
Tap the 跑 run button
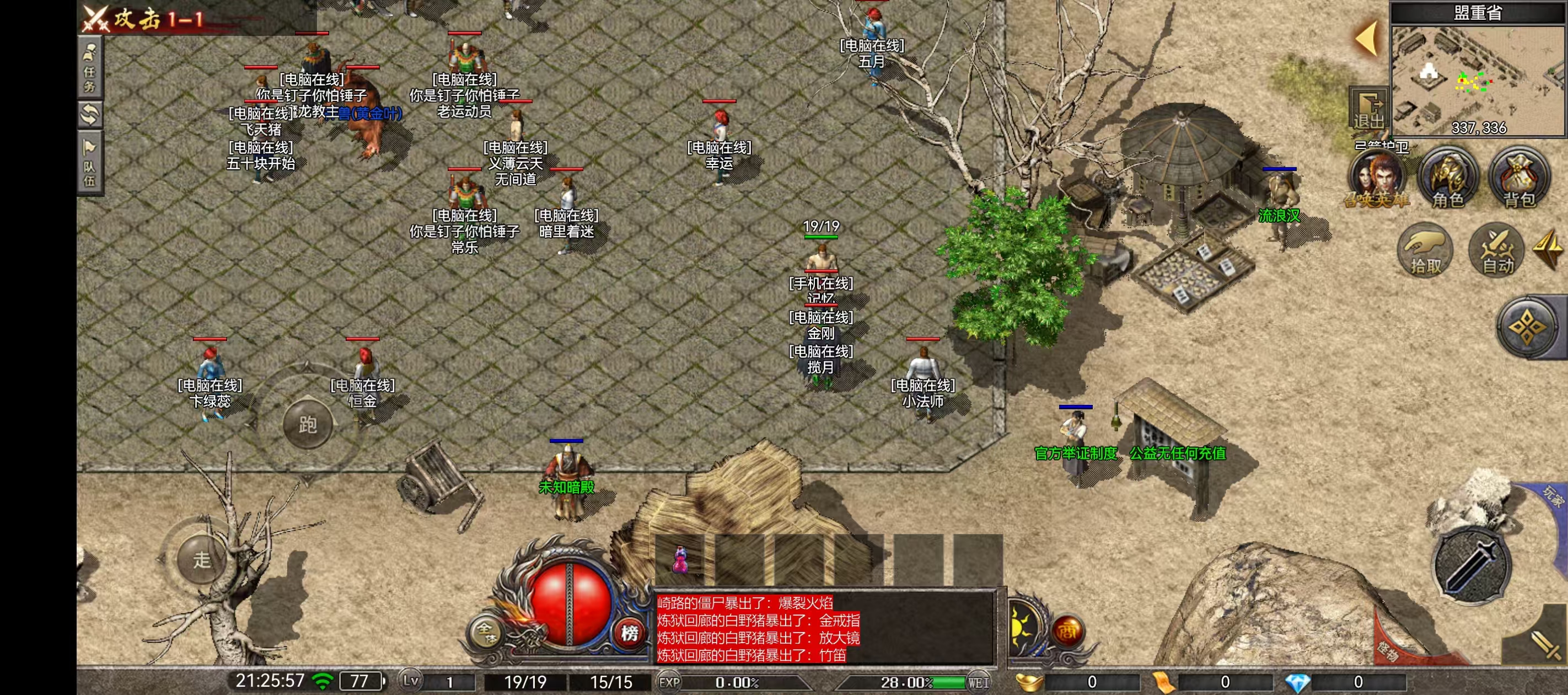(x=308, y=425)
